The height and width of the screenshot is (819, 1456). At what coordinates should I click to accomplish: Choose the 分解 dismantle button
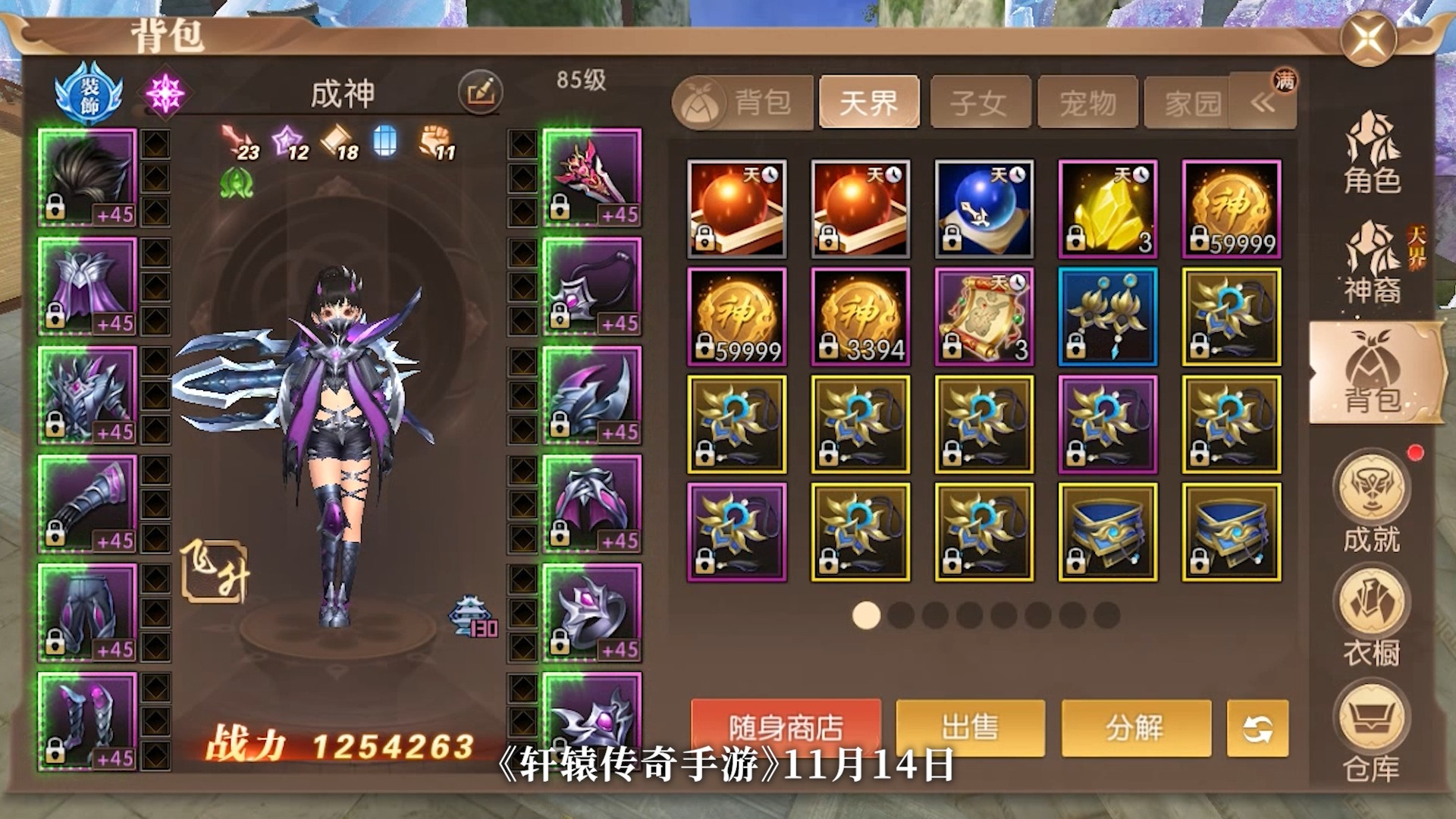[1135, 728]
